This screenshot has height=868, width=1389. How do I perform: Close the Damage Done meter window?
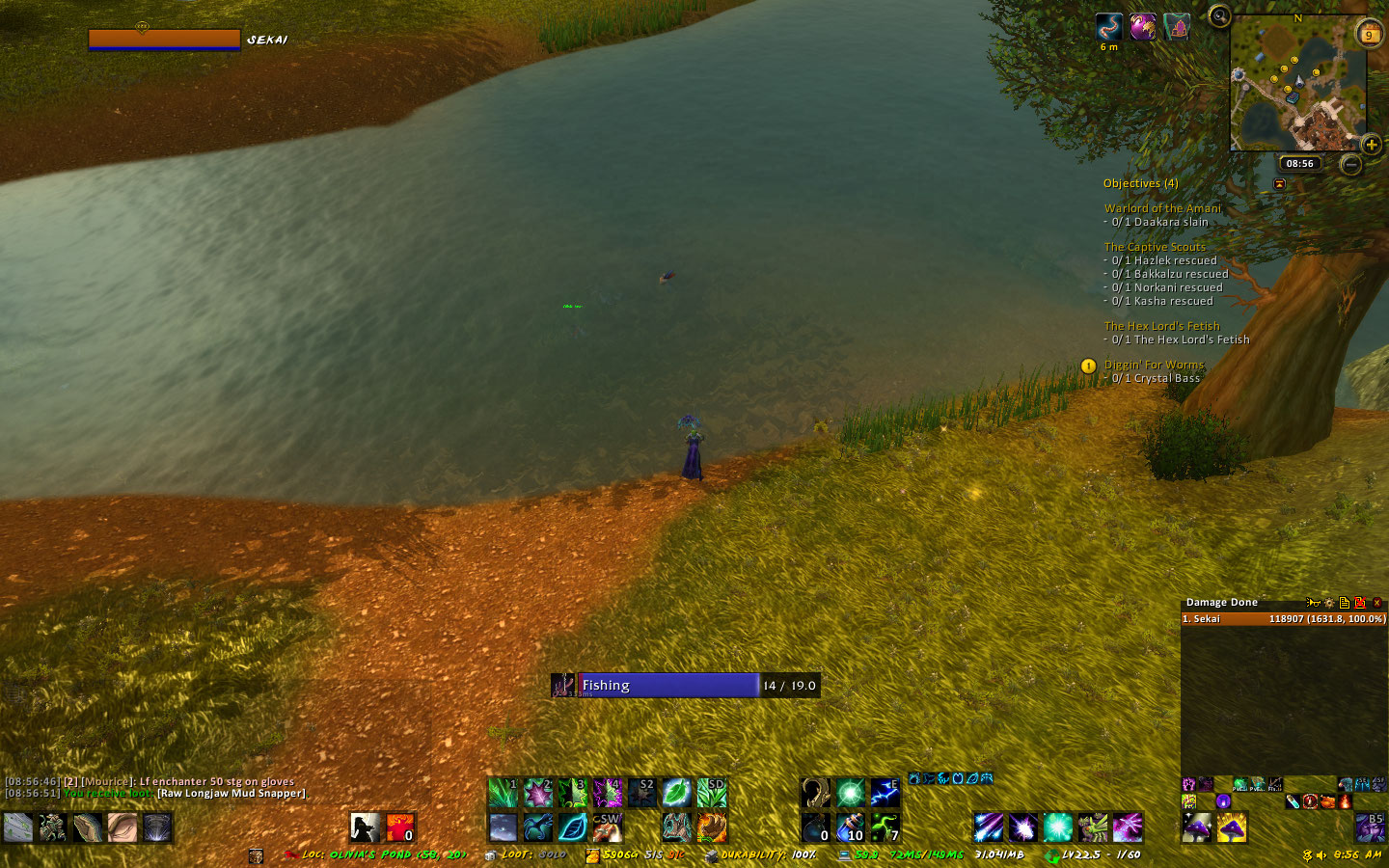[x=1376, y=603]
